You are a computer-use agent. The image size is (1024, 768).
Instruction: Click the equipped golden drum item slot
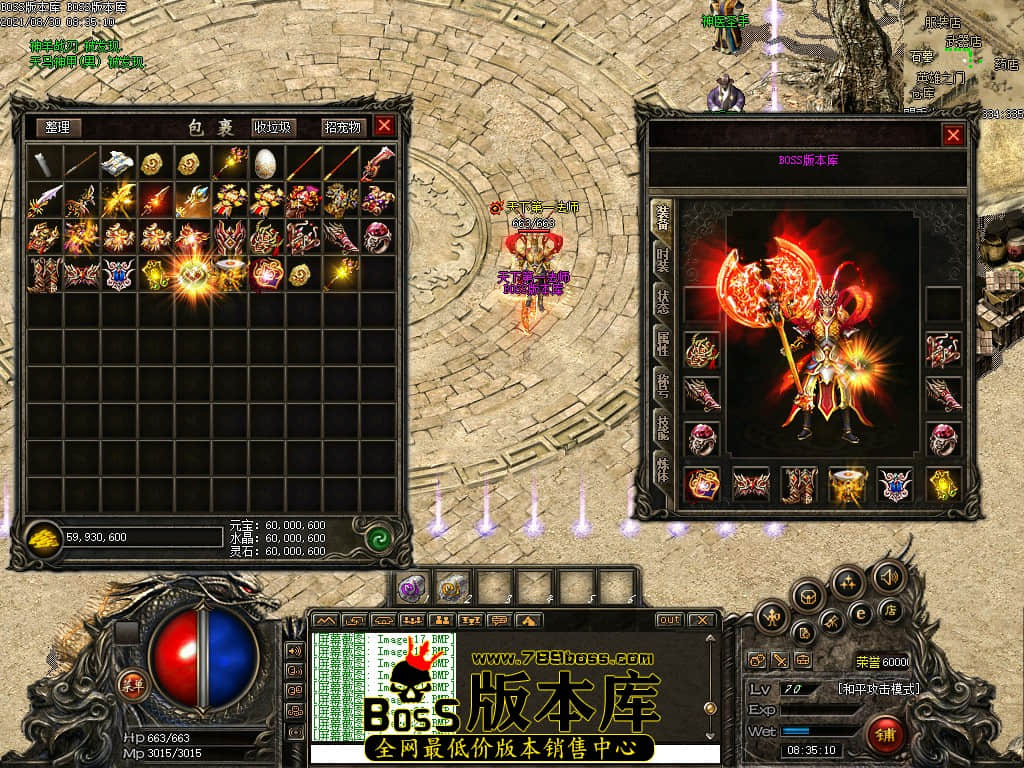click(x=848, y=485)
